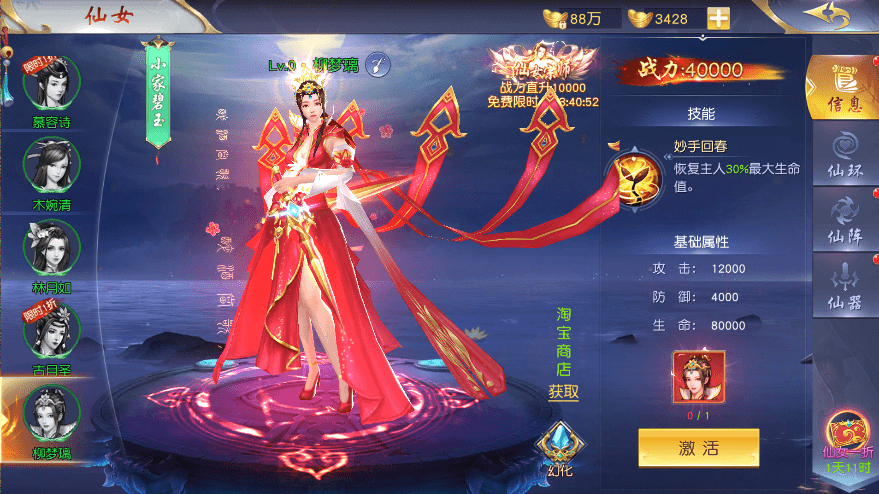Open the 幻化 transformation crystal icon
Screen dimensions: 879x494
point(557,445)
